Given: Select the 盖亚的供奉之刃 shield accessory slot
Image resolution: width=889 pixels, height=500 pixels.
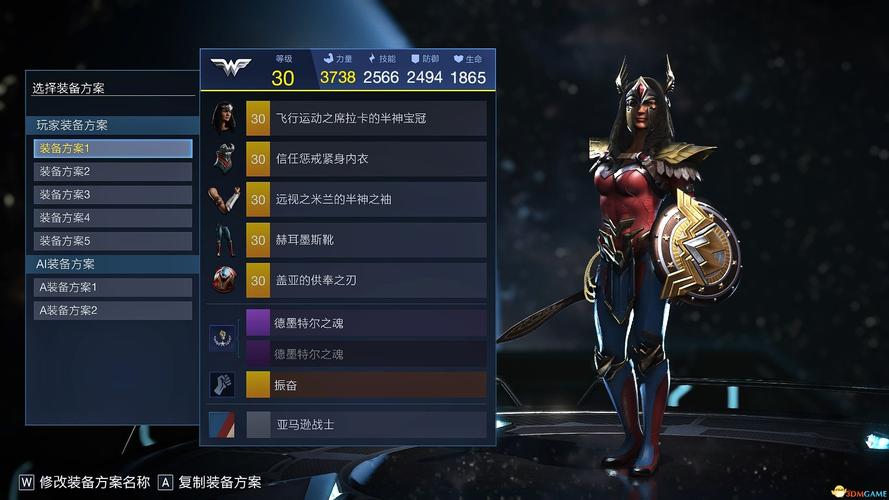Looking at the screenshot, I should 365,280.
